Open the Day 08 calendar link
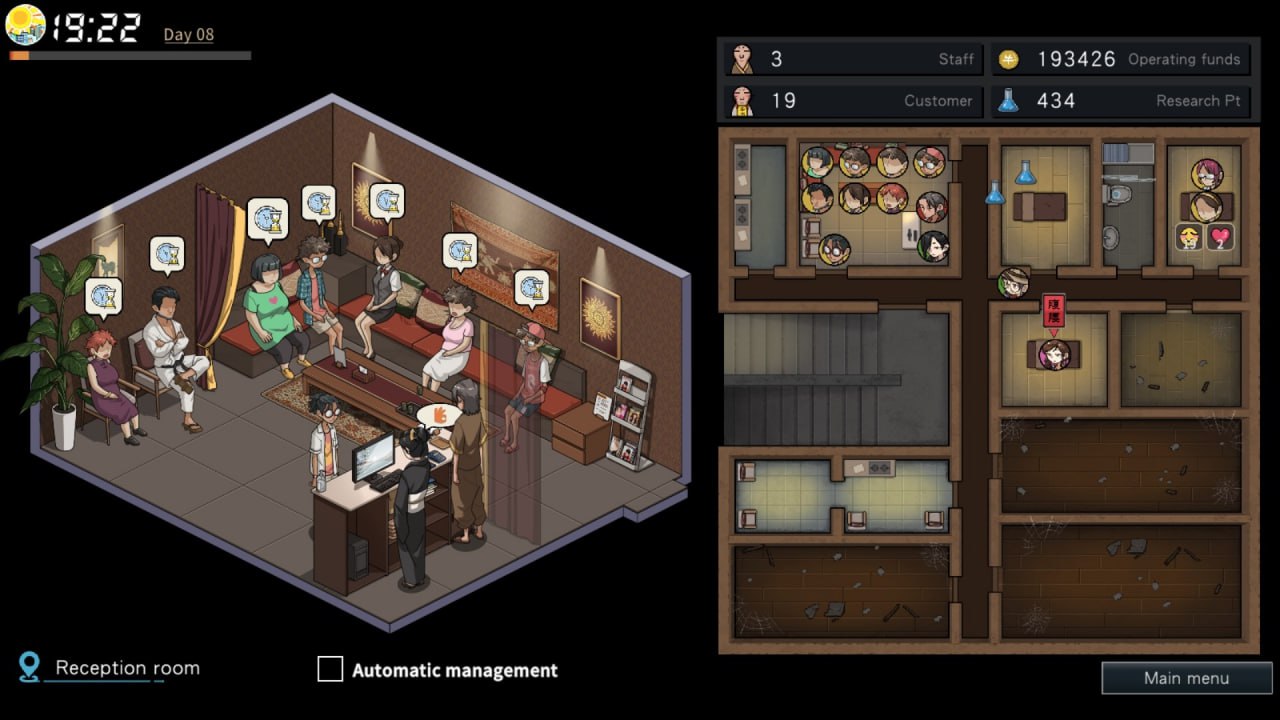Image resolution: width=1280 pixels, height=720 pixels. [x=188, y=34]
